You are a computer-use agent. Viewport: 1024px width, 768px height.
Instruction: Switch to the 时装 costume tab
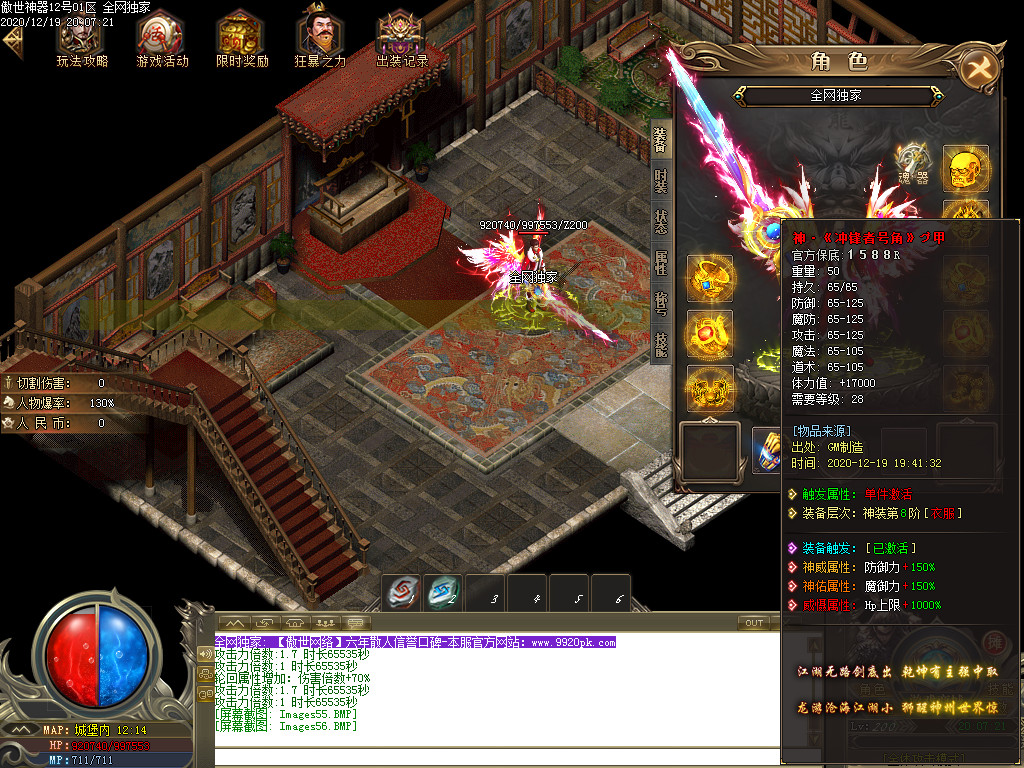click(x=661, y=181)
